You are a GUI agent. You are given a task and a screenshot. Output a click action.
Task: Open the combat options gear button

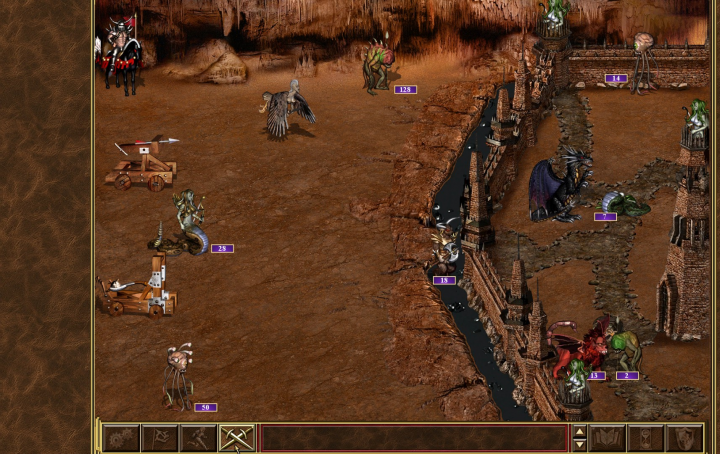[121, 438]
